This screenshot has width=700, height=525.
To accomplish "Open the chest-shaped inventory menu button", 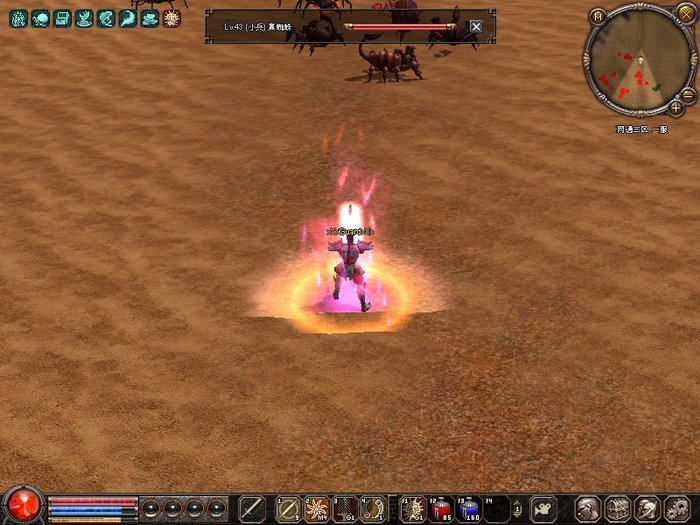I will coord(617,509).
